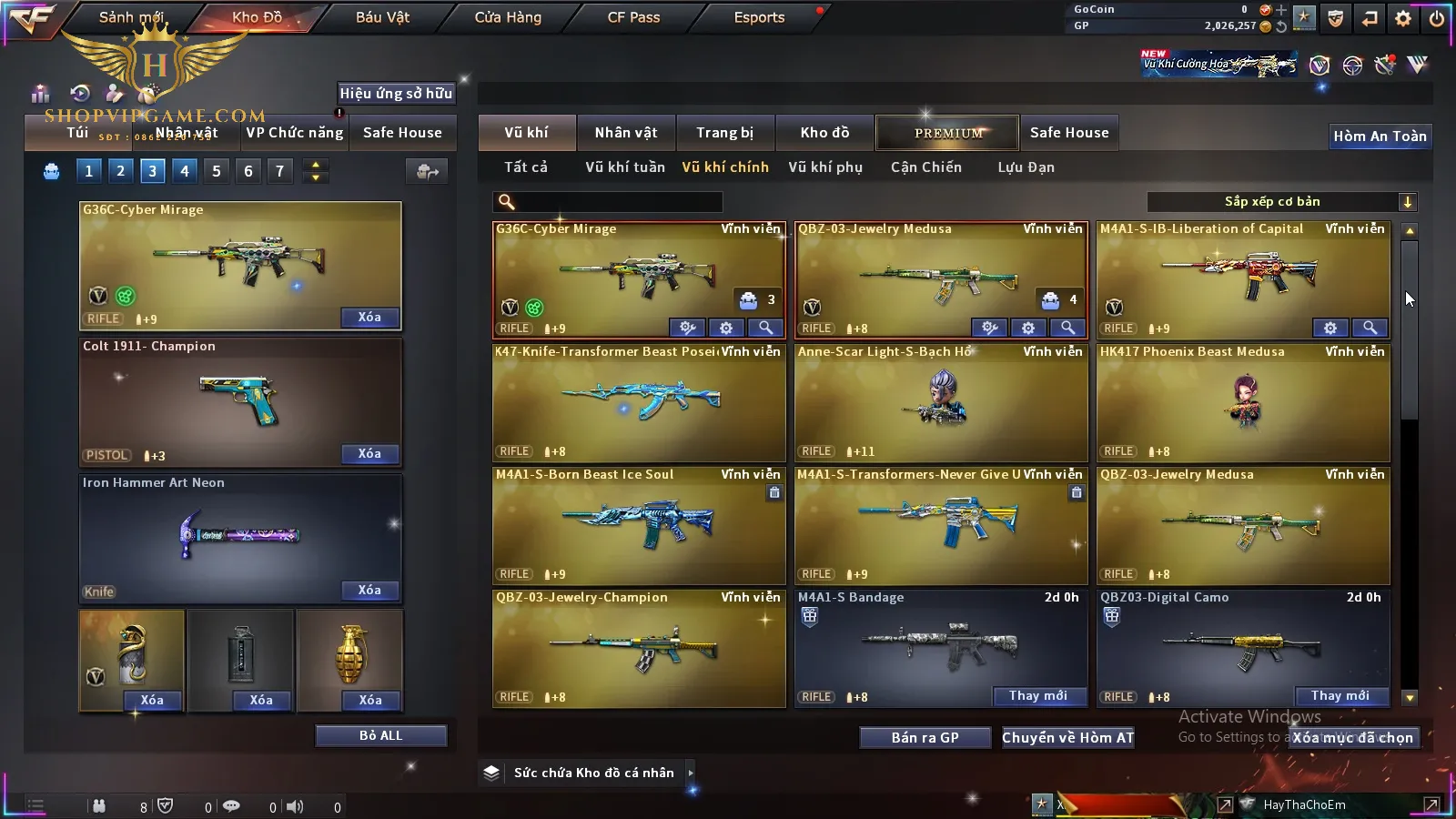Delete selection with Xóa mục đã chọn
Viewport: 1456px width, 819px height.
pyautogui.click(x=1353, y=738)
